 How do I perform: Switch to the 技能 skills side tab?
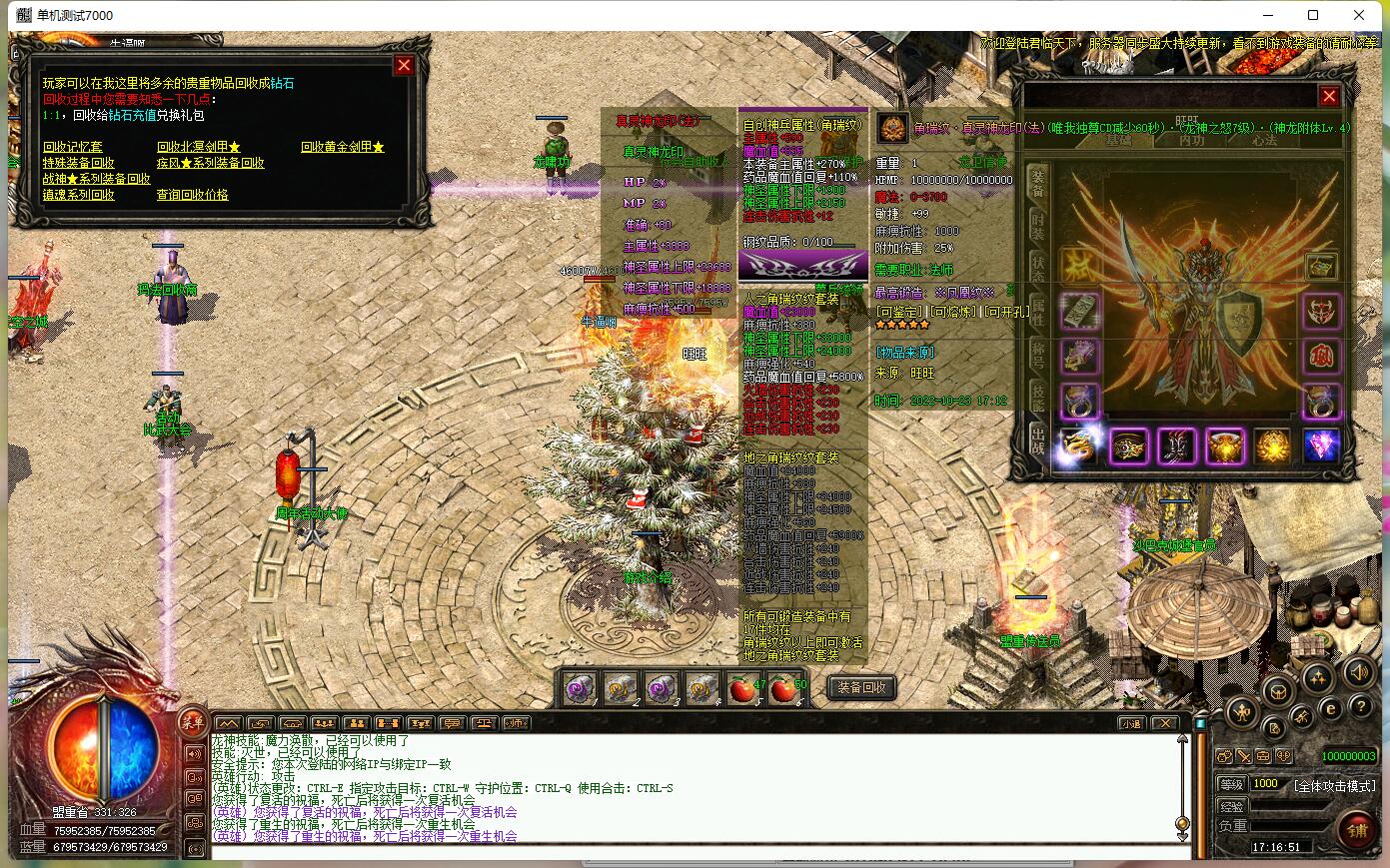[1039, 397]
